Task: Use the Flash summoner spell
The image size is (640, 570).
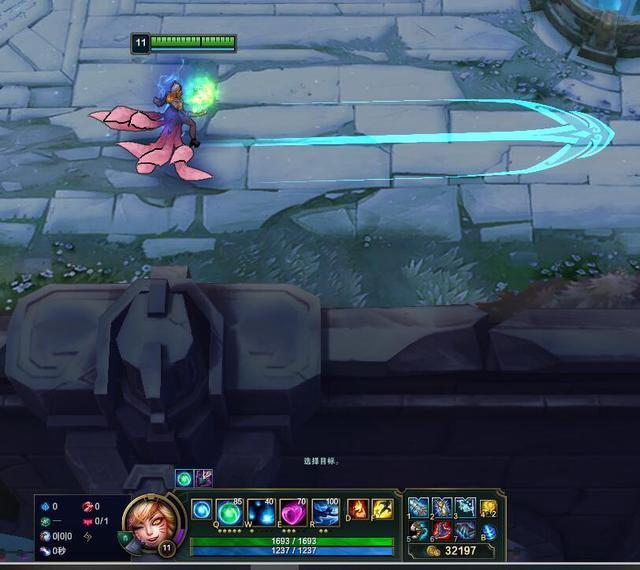Action: pyautogui.click(x=382, y=510)
